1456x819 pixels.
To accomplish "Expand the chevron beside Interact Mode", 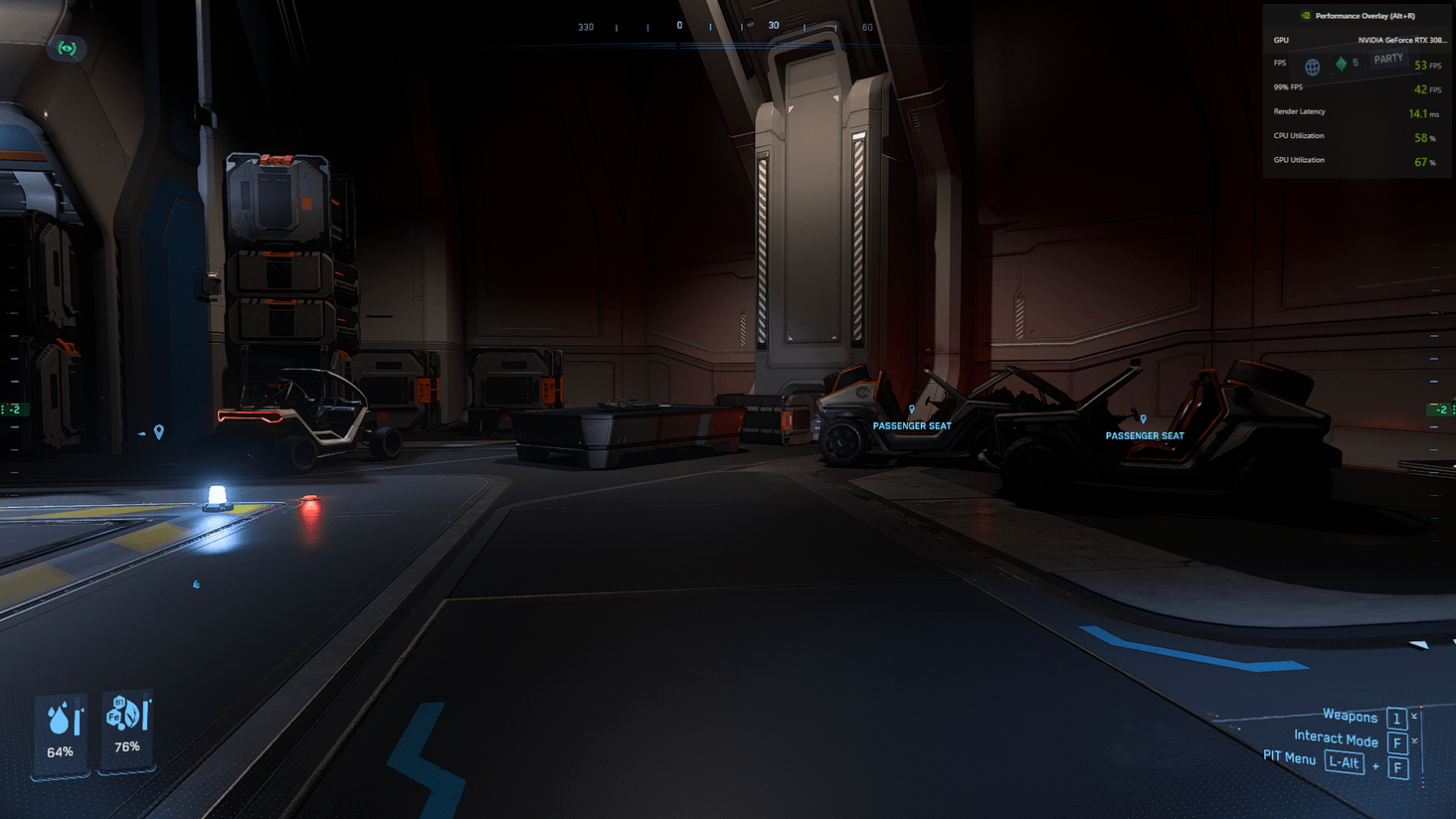I will 1414,740.
